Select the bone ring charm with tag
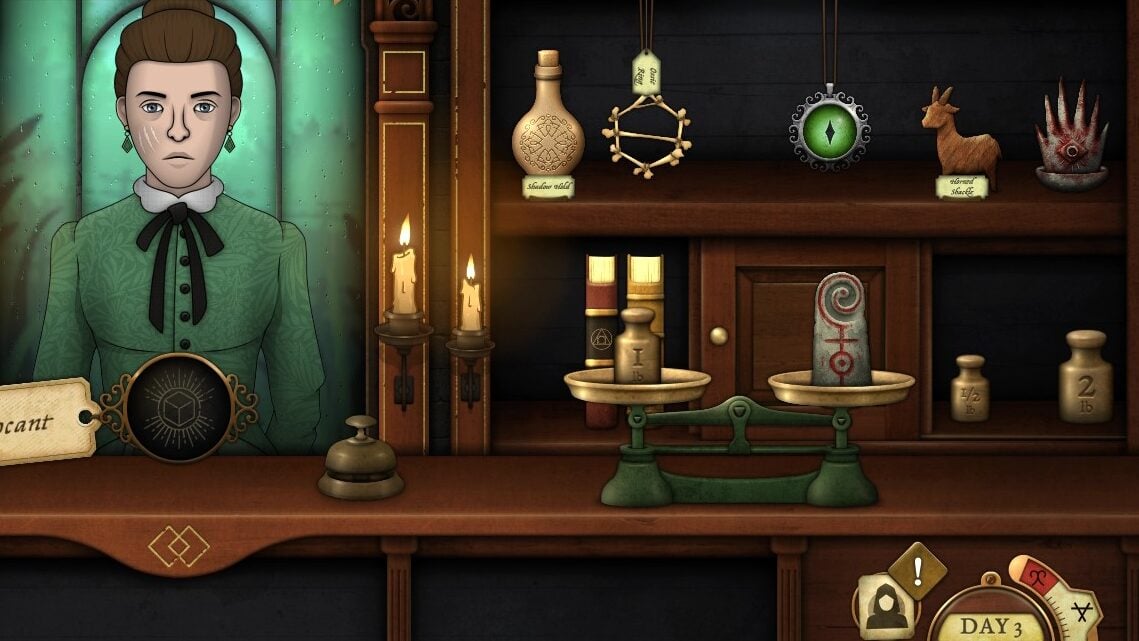Screen dimensions: 1139x641 (647, 135)
